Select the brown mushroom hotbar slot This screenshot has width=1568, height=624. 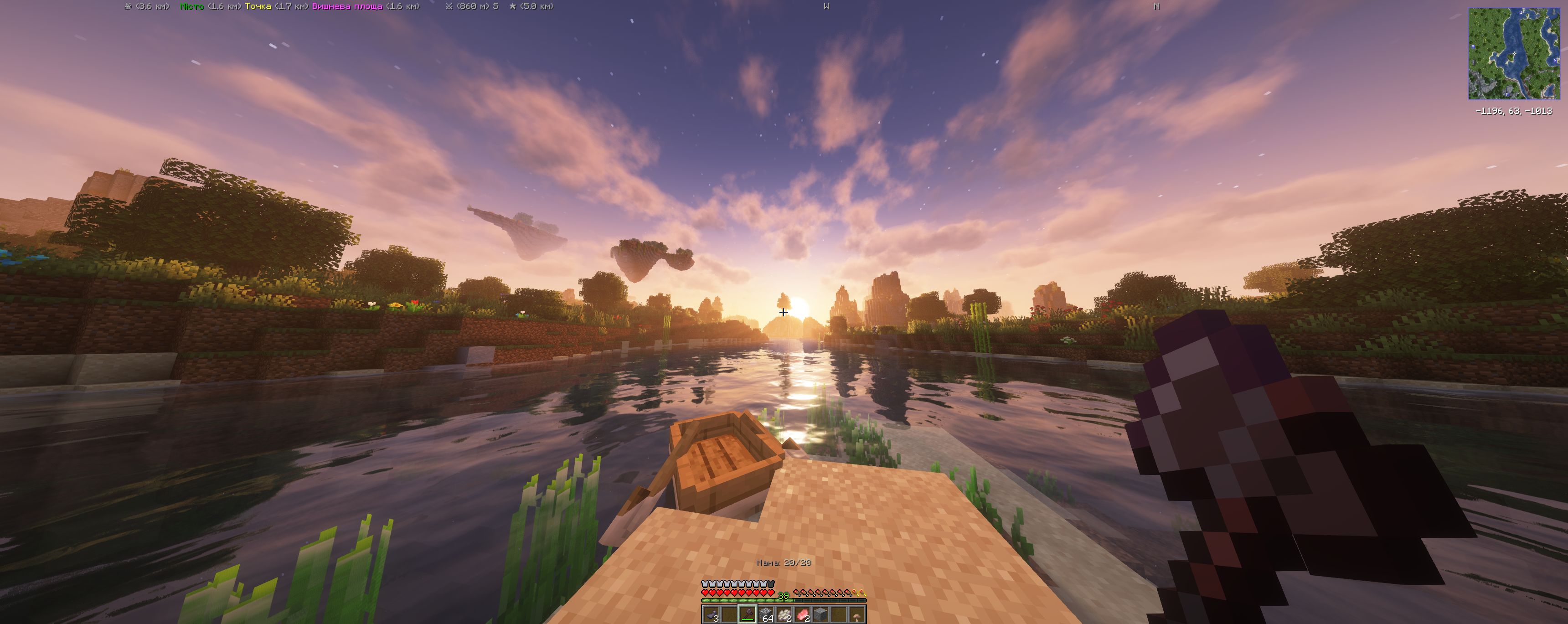[x=857, y=614]
